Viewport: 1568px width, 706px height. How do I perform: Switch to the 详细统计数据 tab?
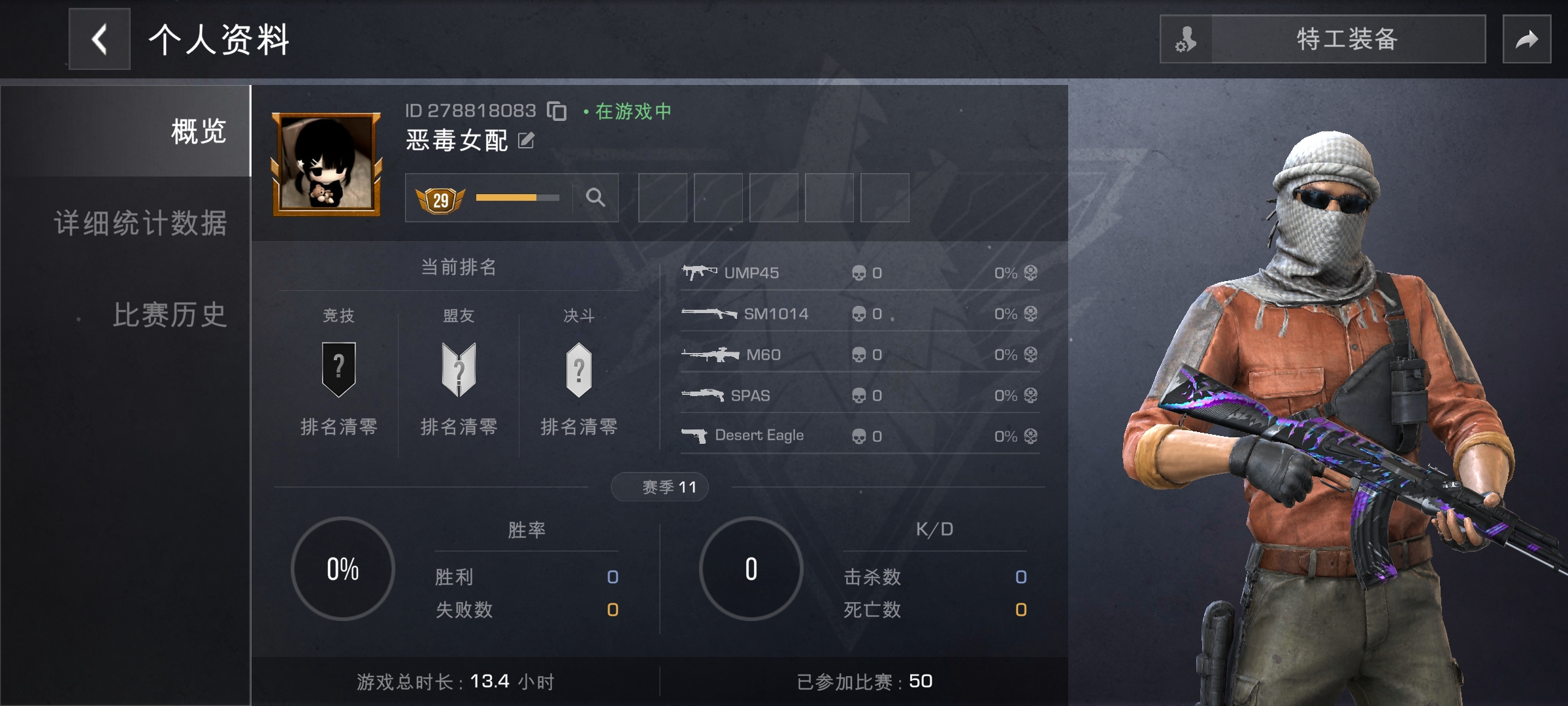pyautogui.click(x=140, y=224)
